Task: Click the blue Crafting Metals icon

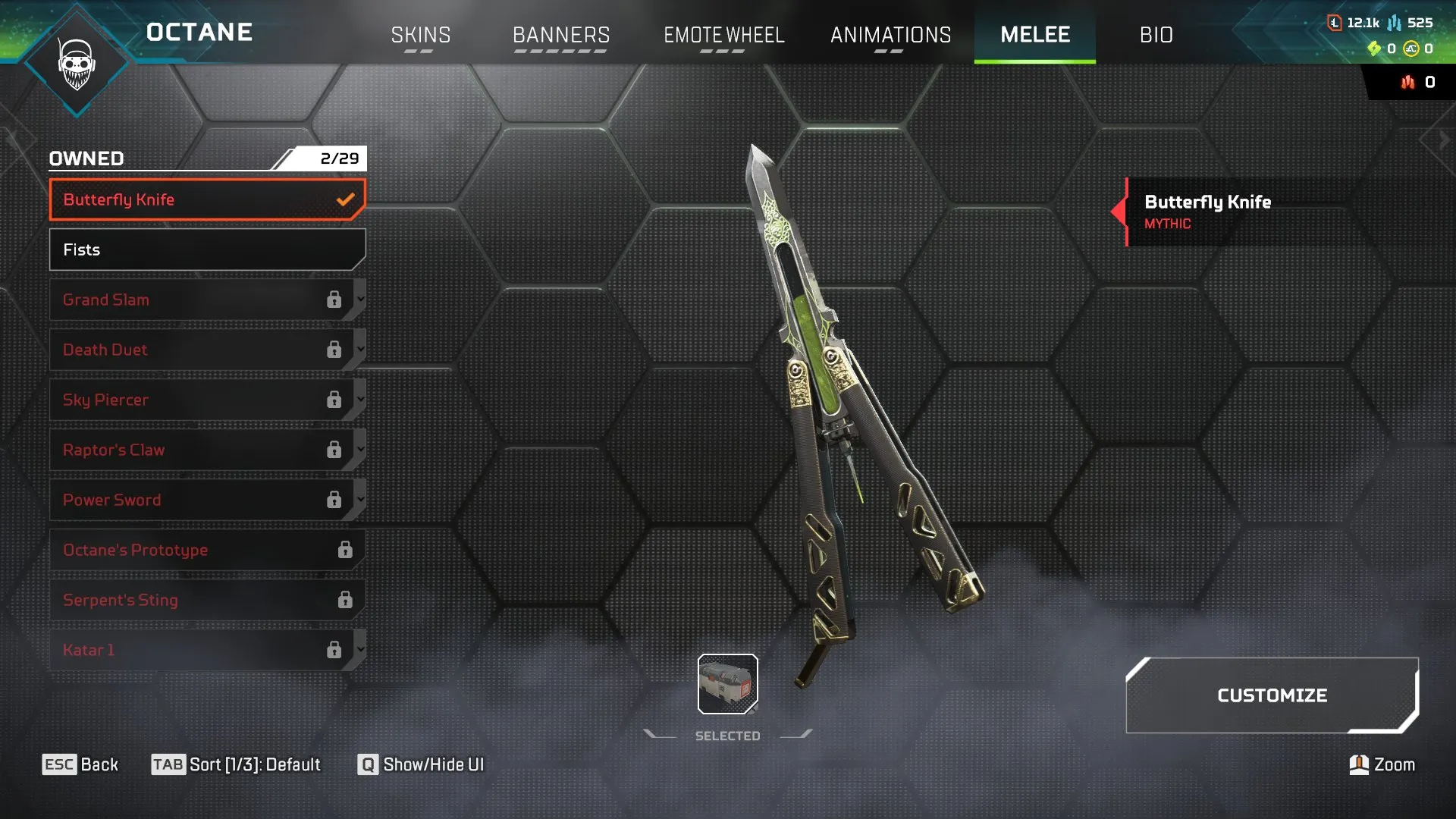Action: click(1394, 23)
